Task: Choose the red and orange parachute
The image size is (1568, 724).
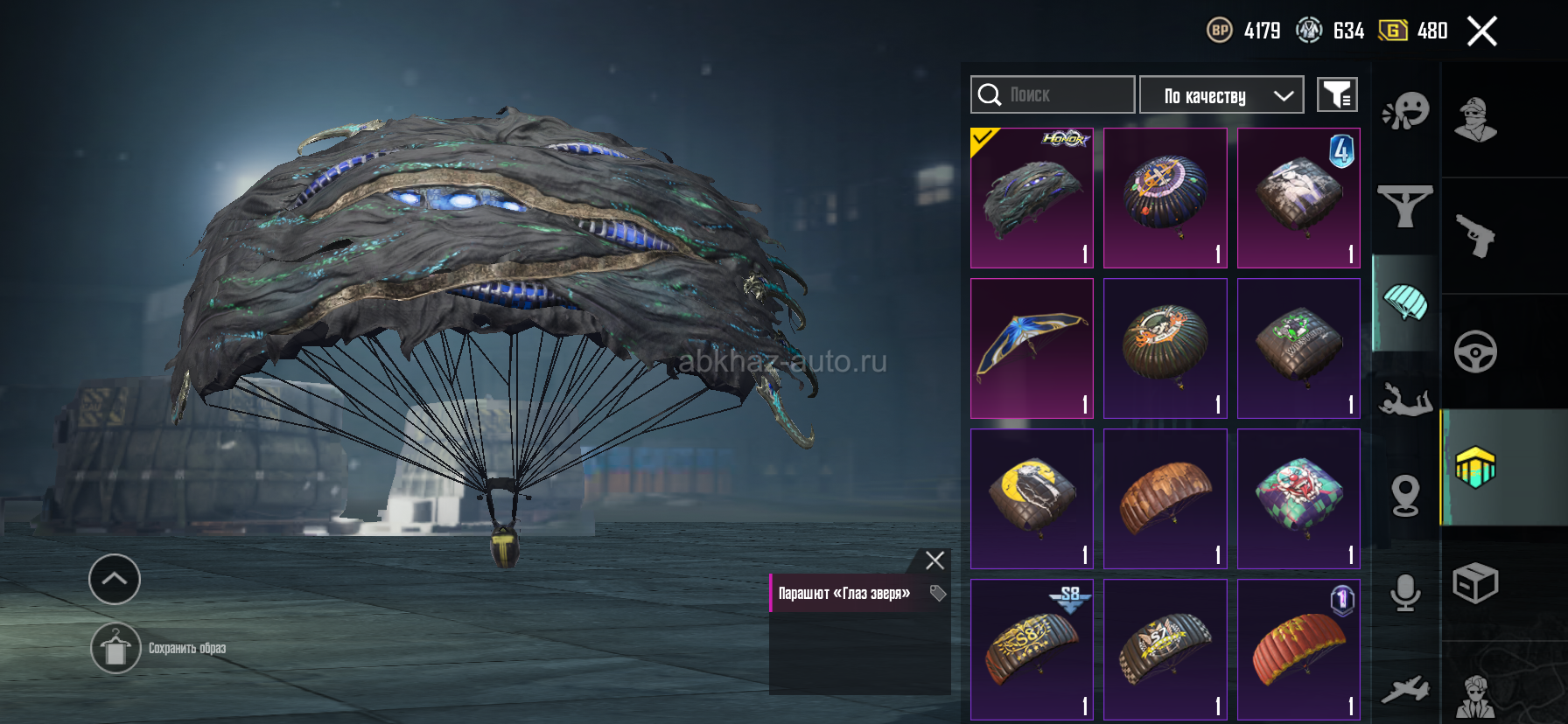Action: [x=1298, y=649]
